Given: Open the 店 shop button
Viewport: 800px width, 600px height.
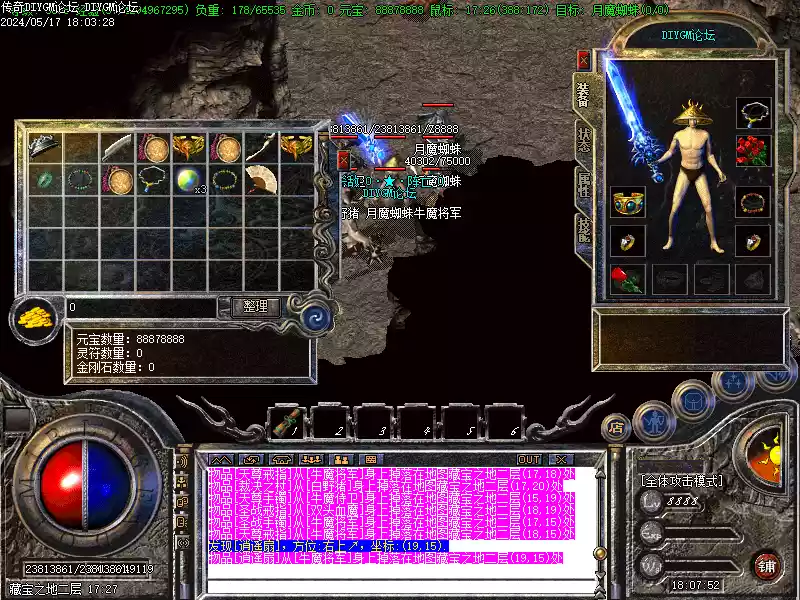Looking at the screenshot, I should 616,428.
